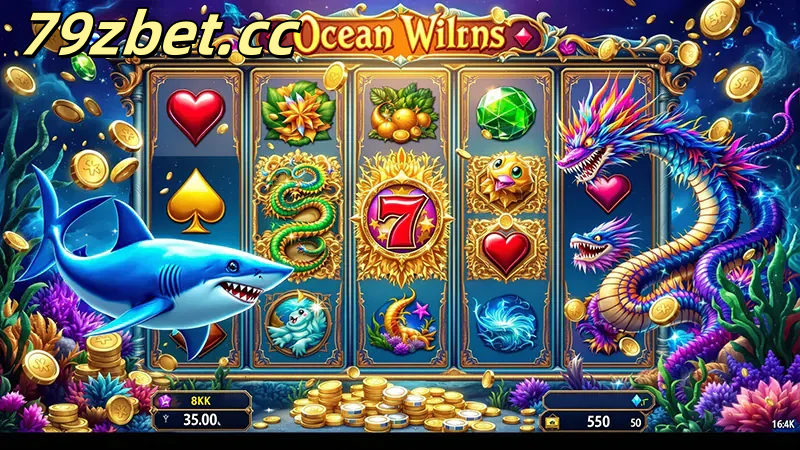Open the yellow bag icon beside 550
Screen dimensions: 800x450
(553, 423)
